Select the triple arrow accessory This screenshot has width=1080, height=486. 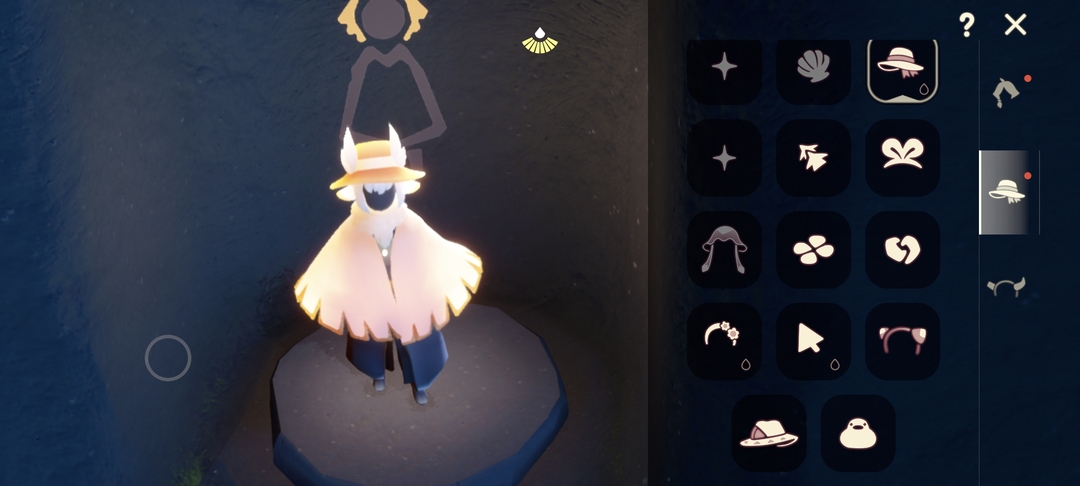click(813, 157)
